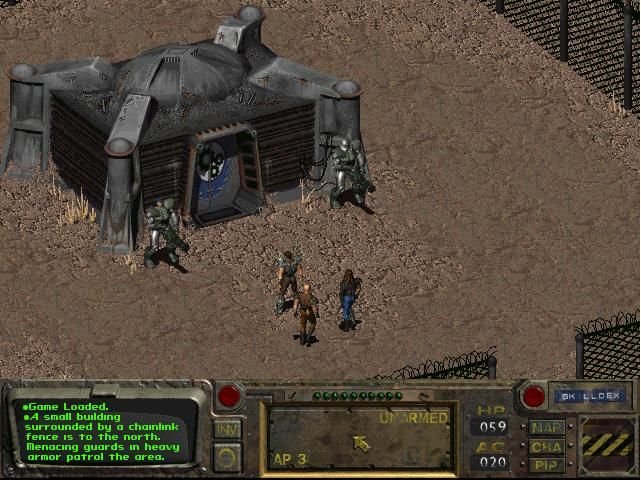641x480 pixels.
Task: Open the Skilldex
Action: point(590,396)
